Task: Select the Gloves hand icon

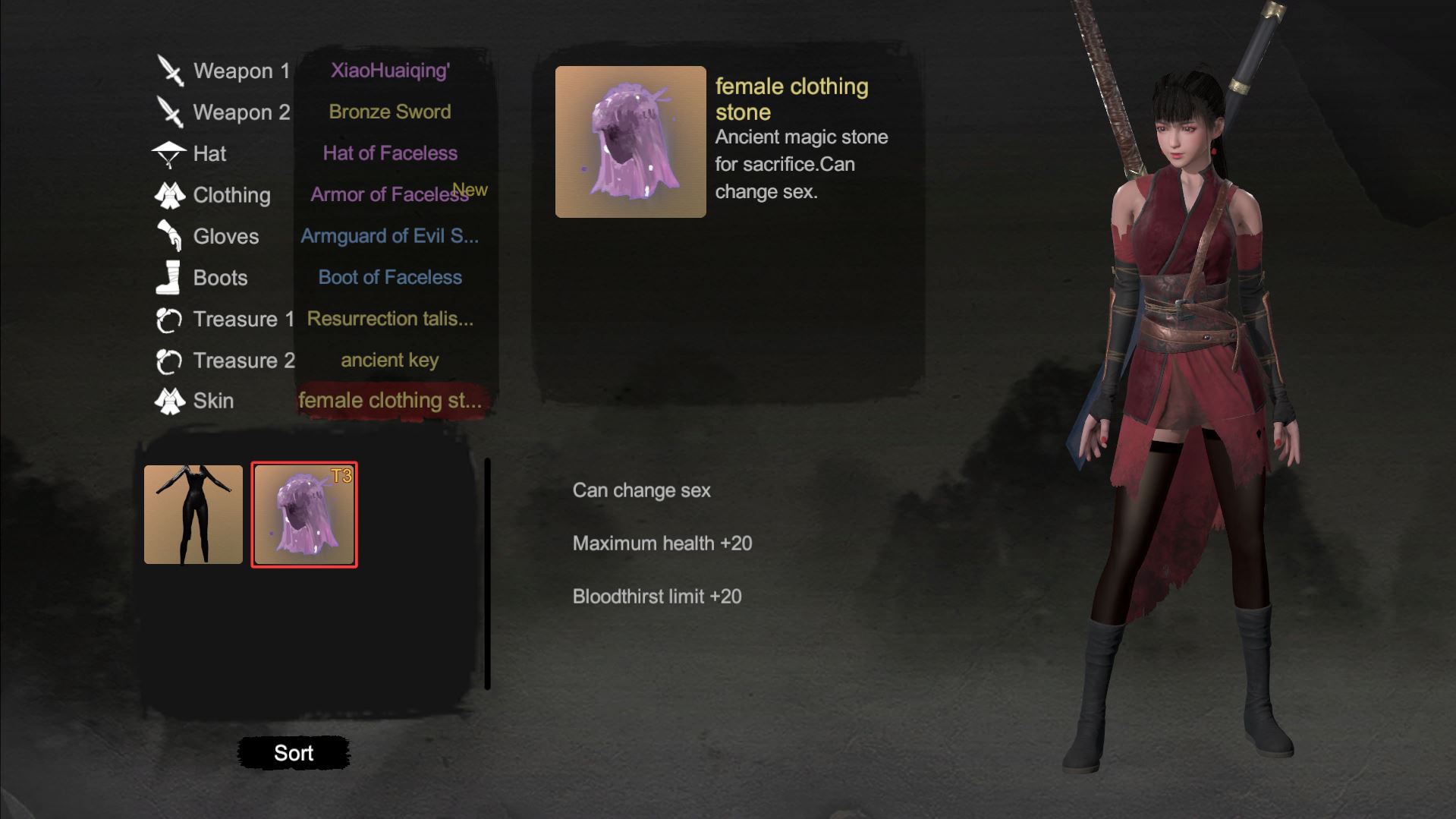Action: [170, 235]
